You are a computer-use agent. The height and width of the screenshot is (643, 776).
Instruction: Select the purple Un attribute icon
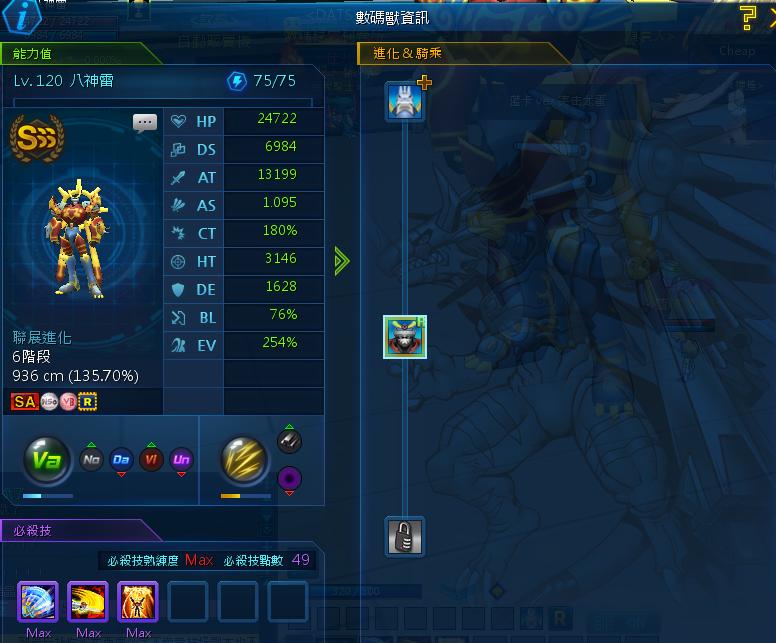pyautogui.click(x=181, y=460)
